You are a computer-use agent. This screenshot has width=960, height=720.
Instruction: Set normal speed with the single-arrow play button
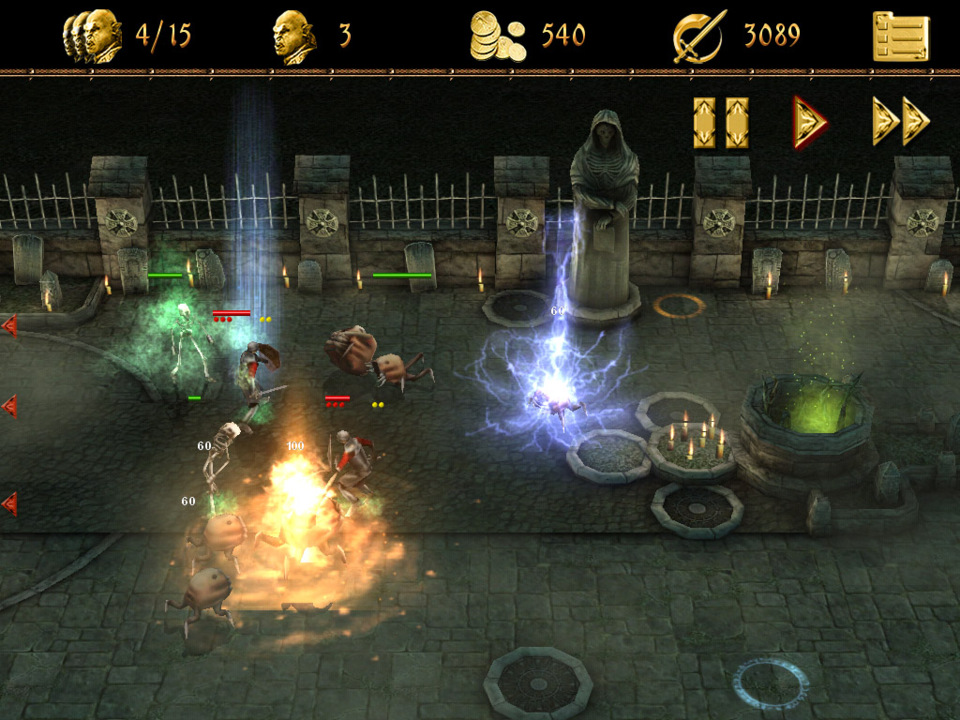pos(809,122)
